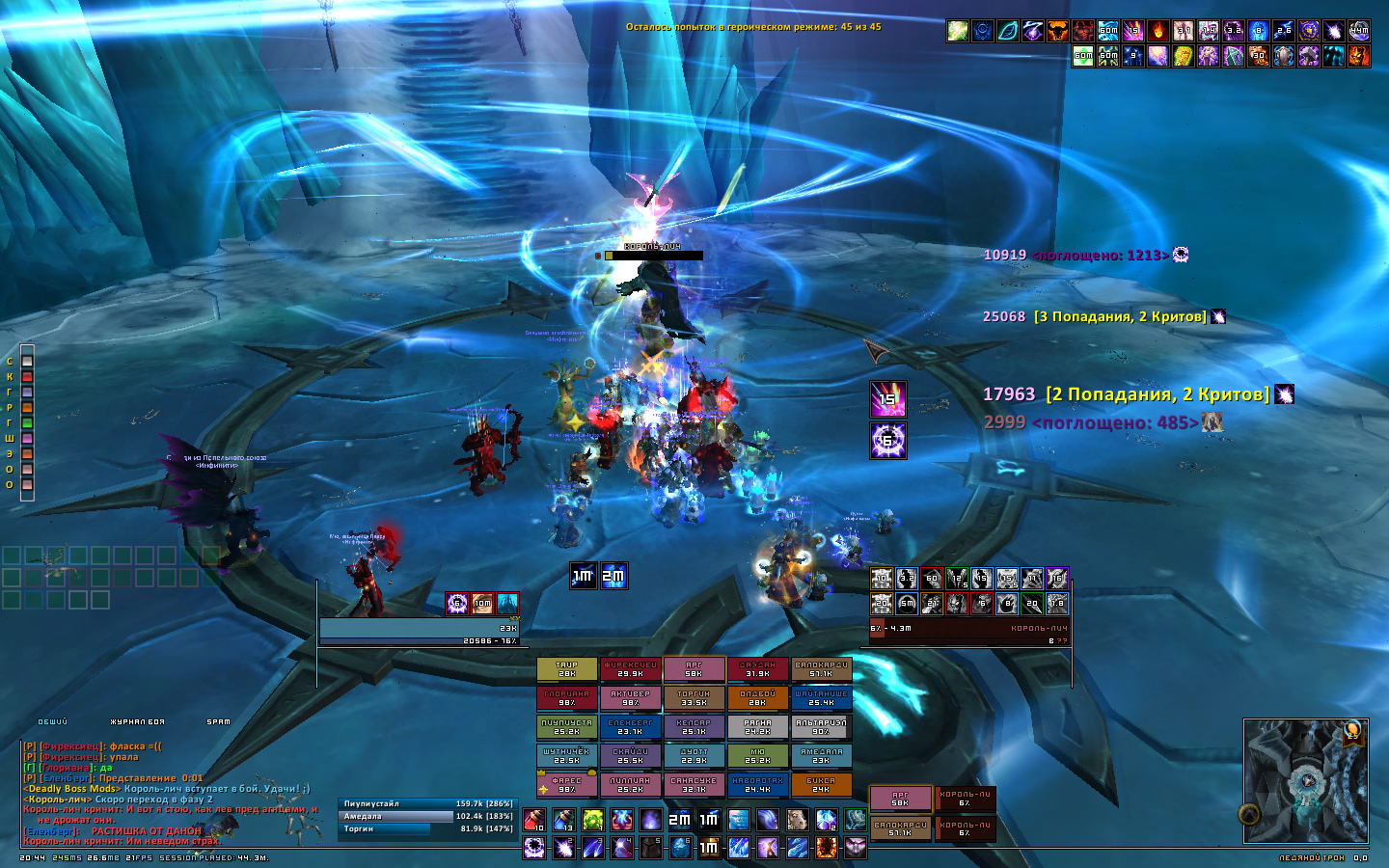Use the red health potion on action bar
Viewport: 1389px width, 868px height.
533,820
